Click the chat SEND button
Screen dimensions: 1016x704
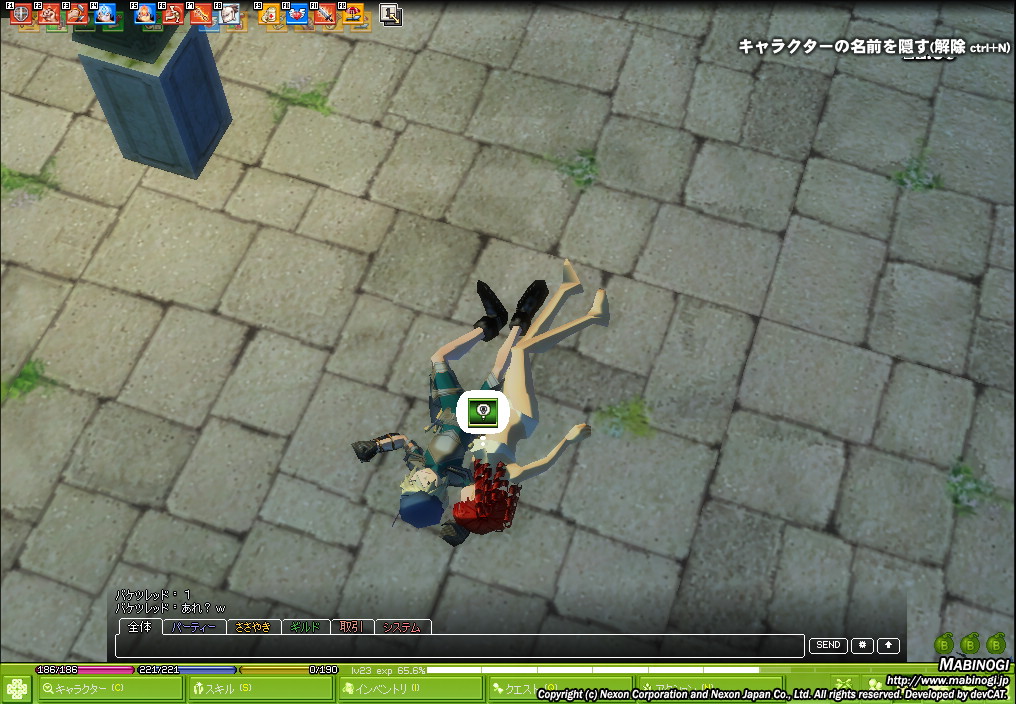click(828, 646)
